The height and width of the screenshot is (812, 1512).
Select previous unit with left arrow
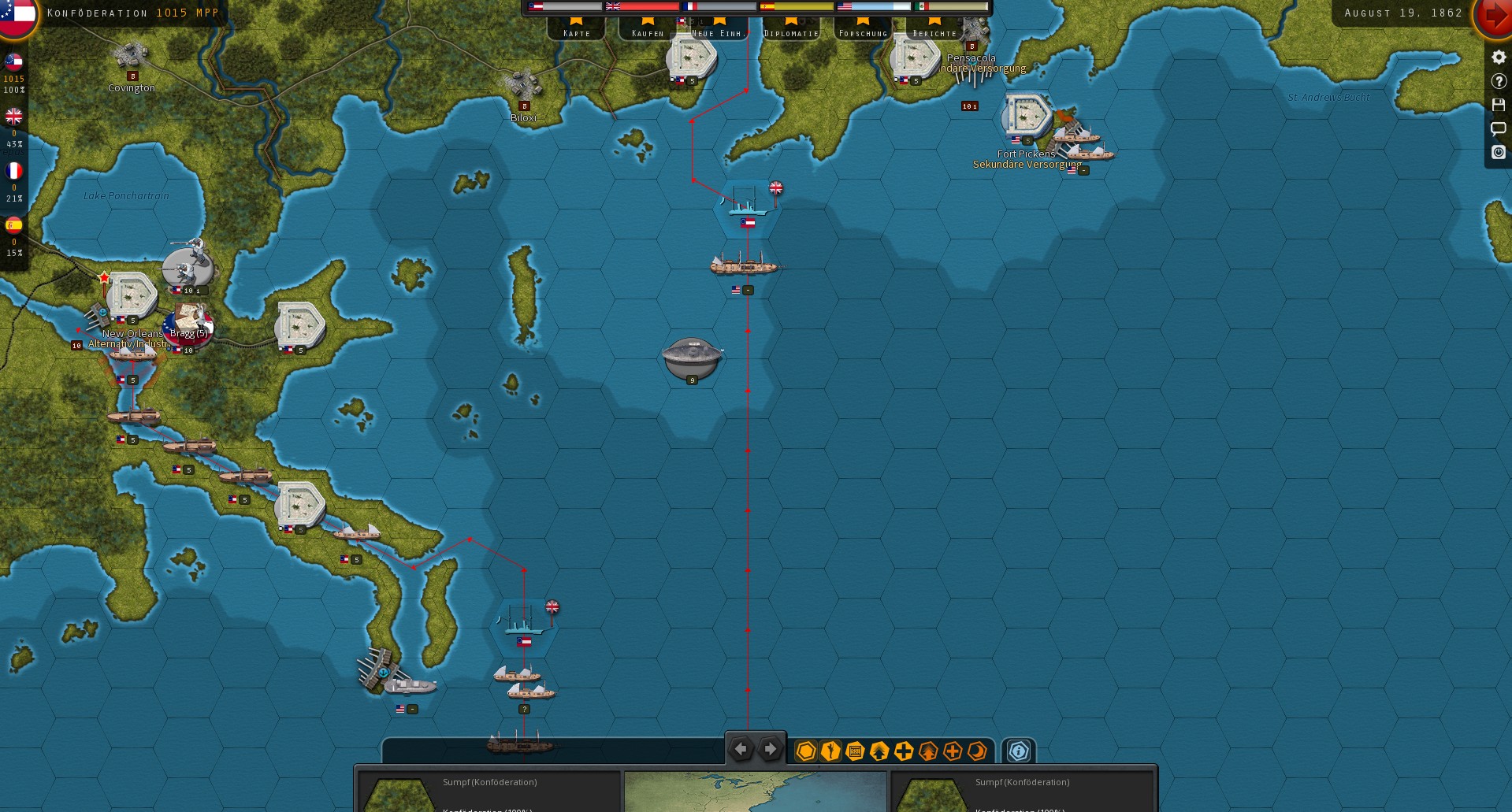tap(741, 749)
